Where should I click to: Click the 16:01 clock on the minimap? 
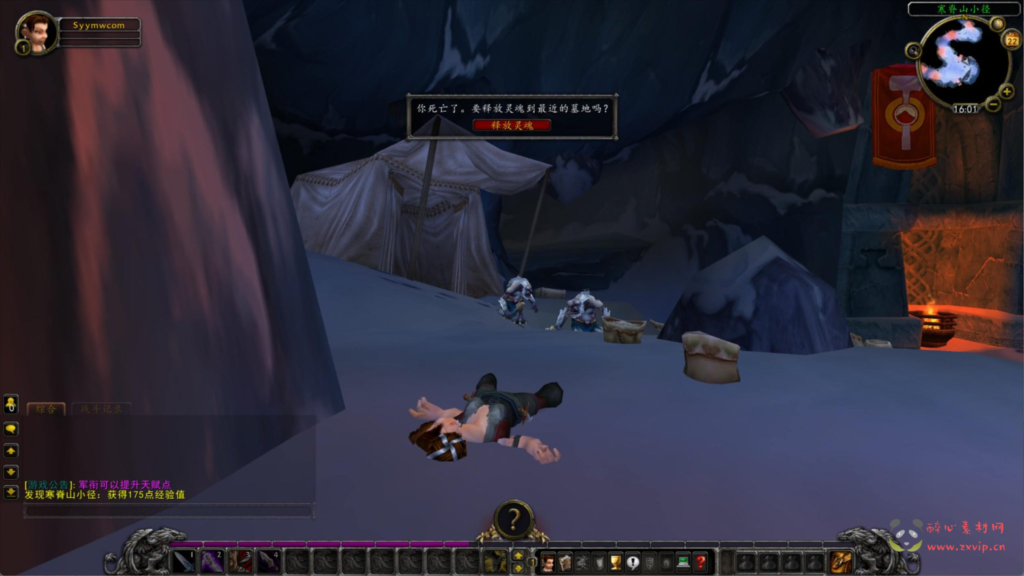[x=965, y=109]
